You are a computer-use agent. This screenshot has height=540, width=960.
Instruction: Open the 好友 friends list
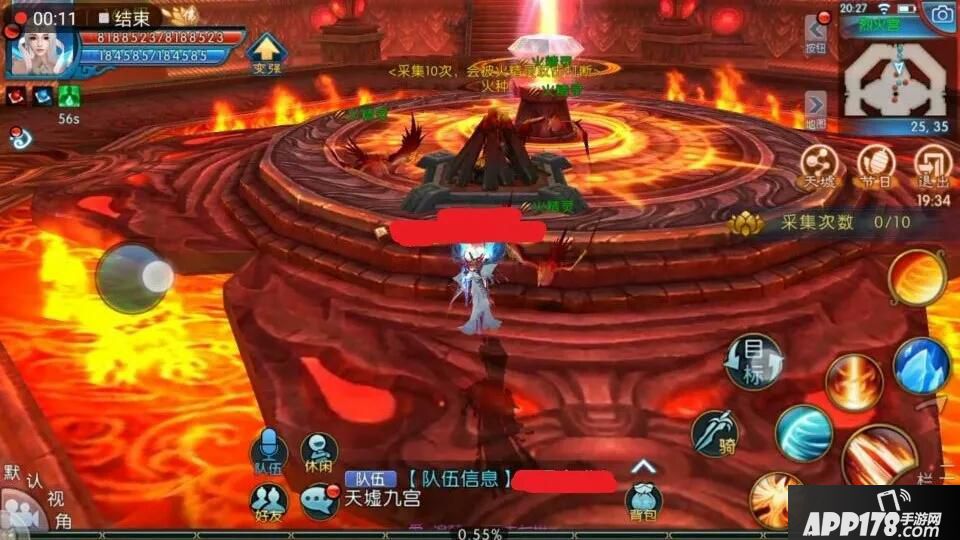pos(267,502)
